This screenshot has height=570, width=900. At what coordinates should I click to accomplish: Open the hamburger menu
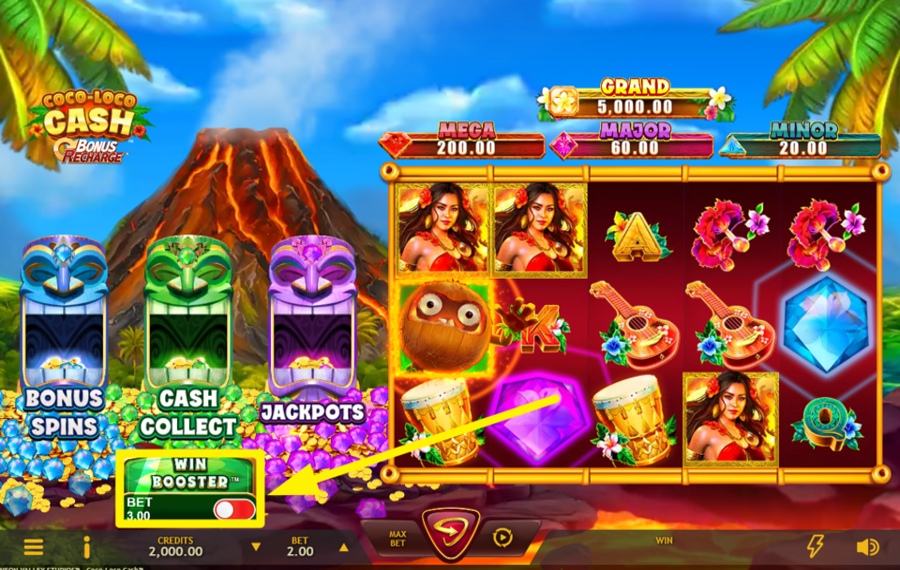(x=33, y=547)
